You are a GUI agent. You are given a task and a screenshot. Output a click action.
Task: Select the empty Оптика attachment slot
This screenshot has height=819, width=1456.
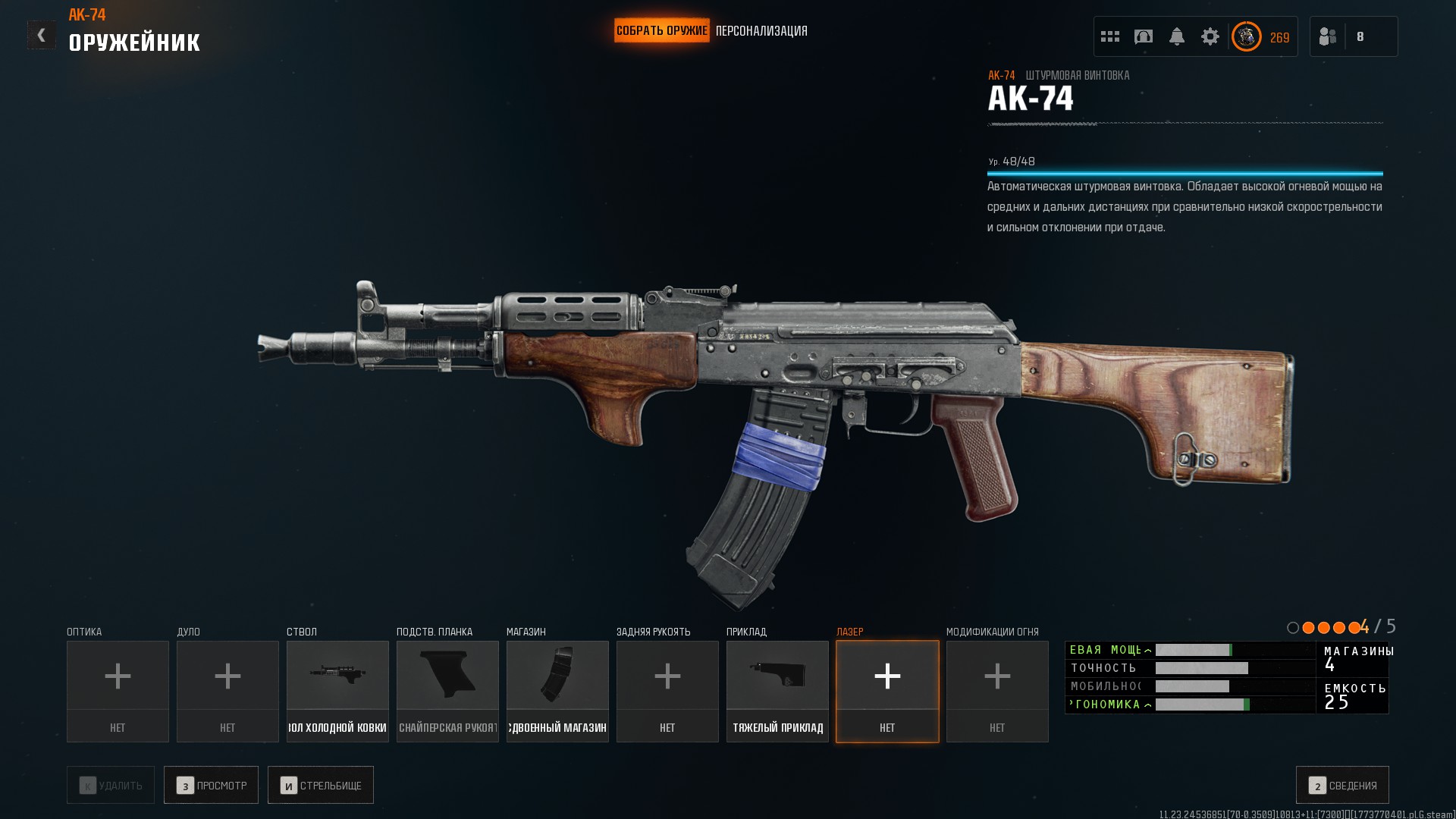pyautogui.click(x=118, y=691)
